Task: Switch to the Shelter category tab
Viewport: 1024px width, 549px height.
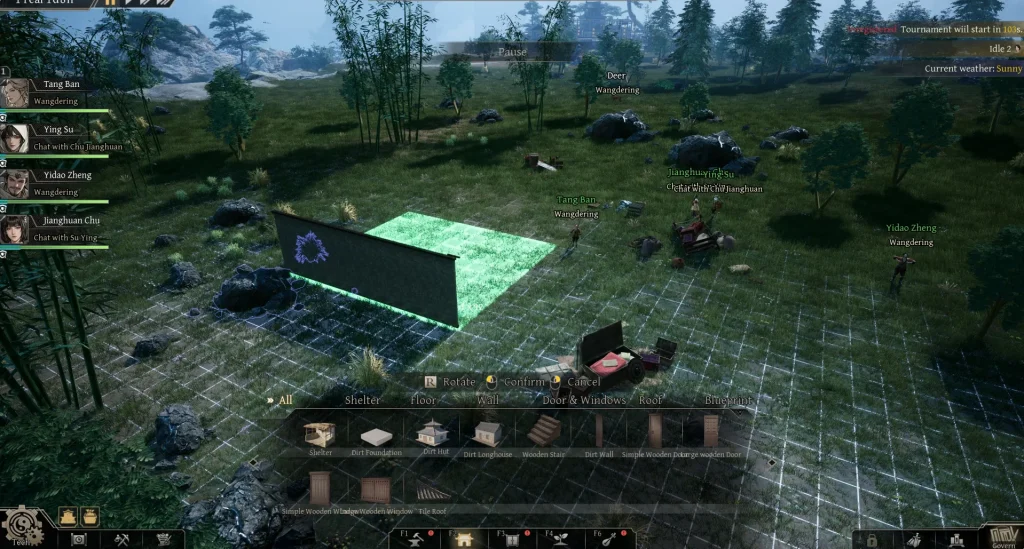Action: click(362, 400)
